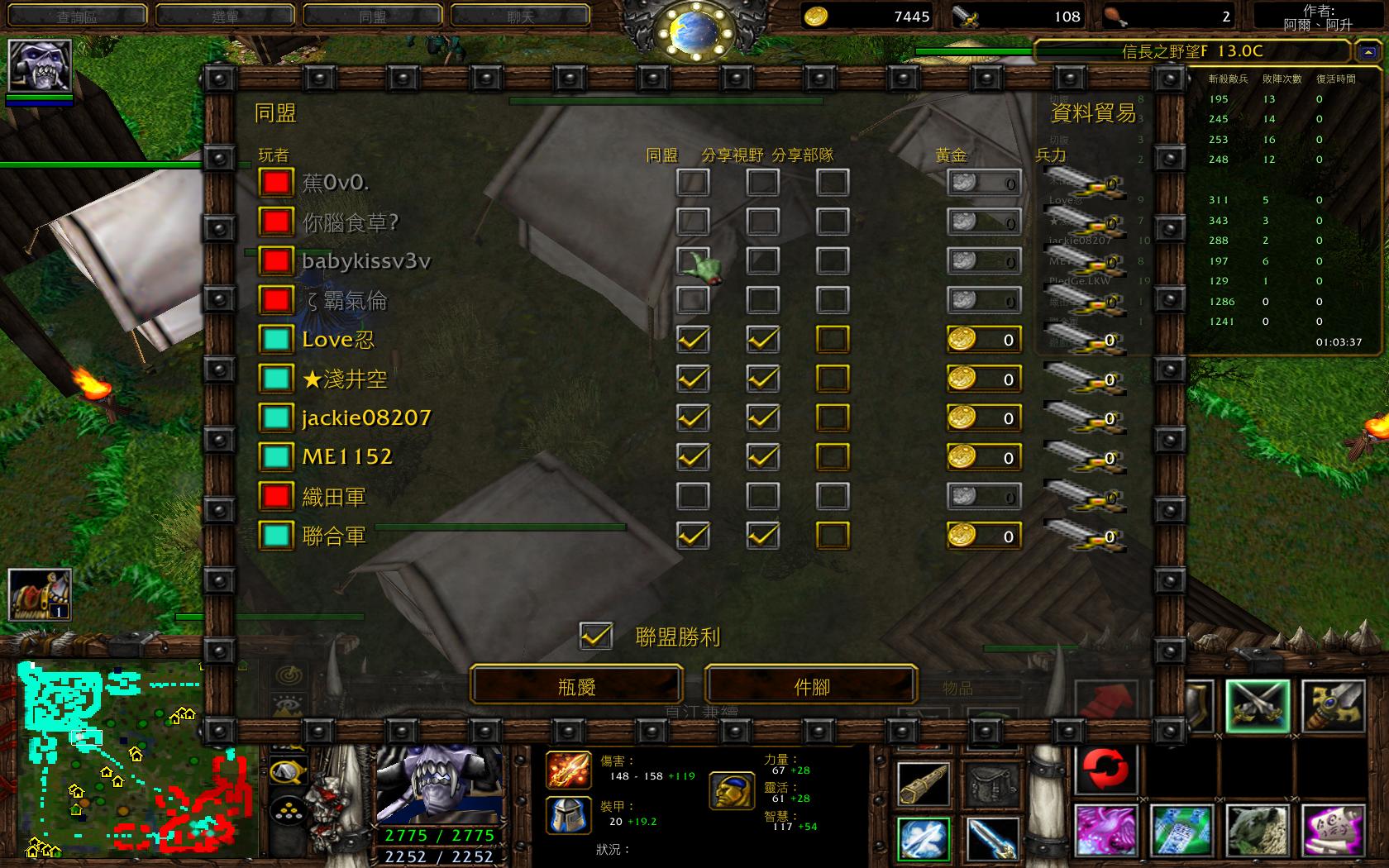Activate the crossed swords attack command
The width and height of the screenshot is (1389, 868).
tap(1257, 707)
